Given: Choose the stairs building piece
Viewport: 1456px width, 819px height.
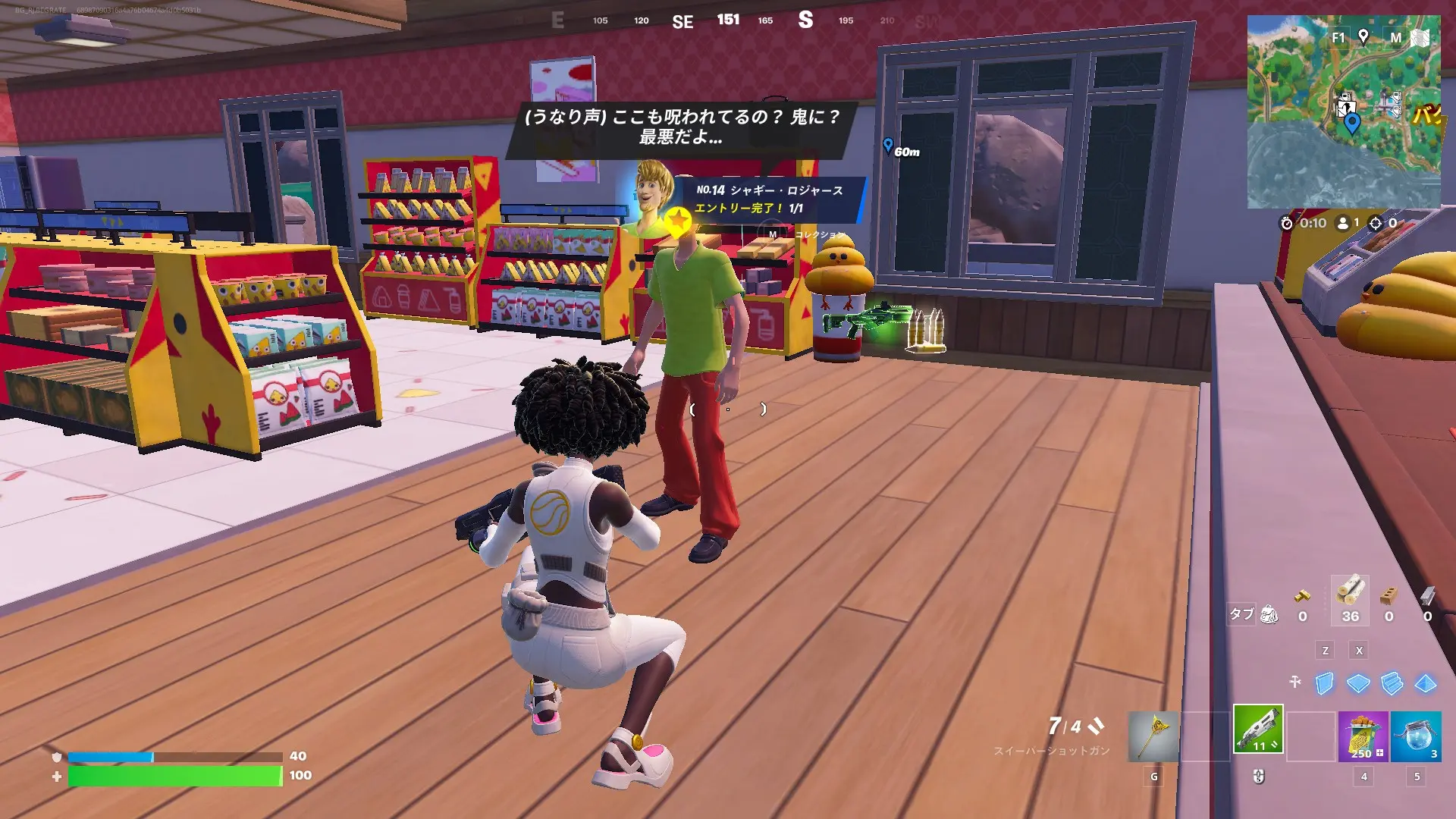Looking at the screenshot, I should (1392, 683).
